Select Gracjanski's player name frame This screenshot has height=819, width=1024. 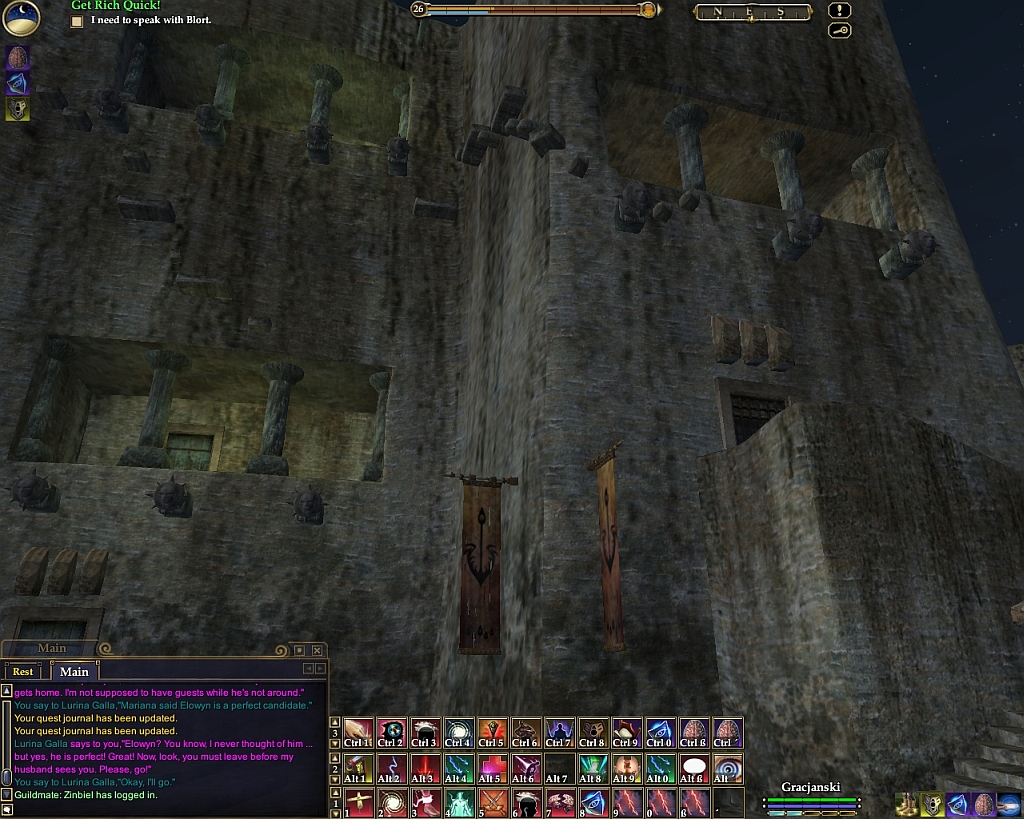coord(810,787)
